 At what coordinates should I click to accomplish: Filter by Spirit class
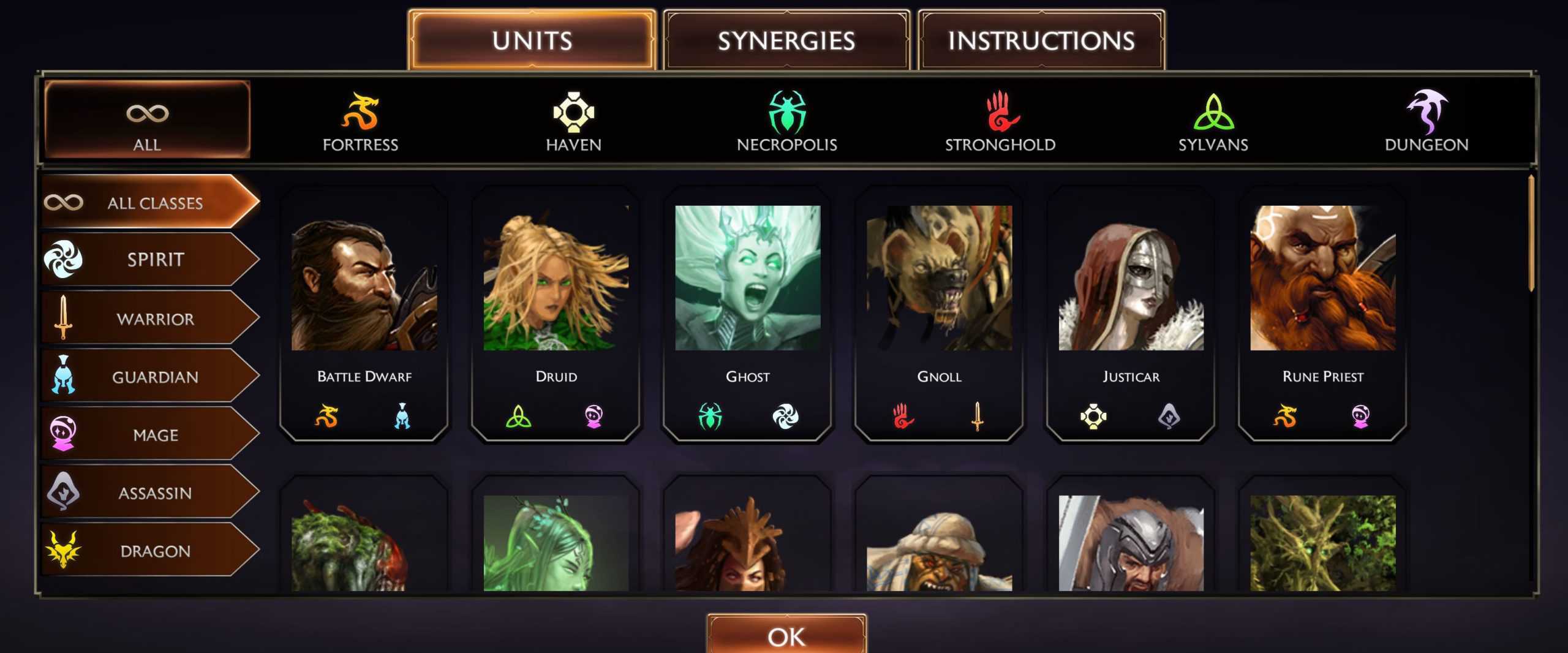[150, 259]
